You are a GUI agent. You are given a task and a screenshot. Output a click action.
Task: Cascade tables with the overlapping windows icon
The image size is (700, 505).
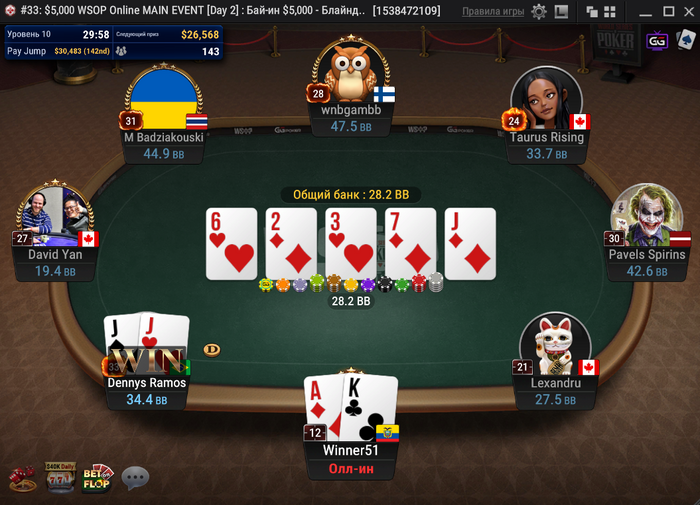click(x=591, y=11)
